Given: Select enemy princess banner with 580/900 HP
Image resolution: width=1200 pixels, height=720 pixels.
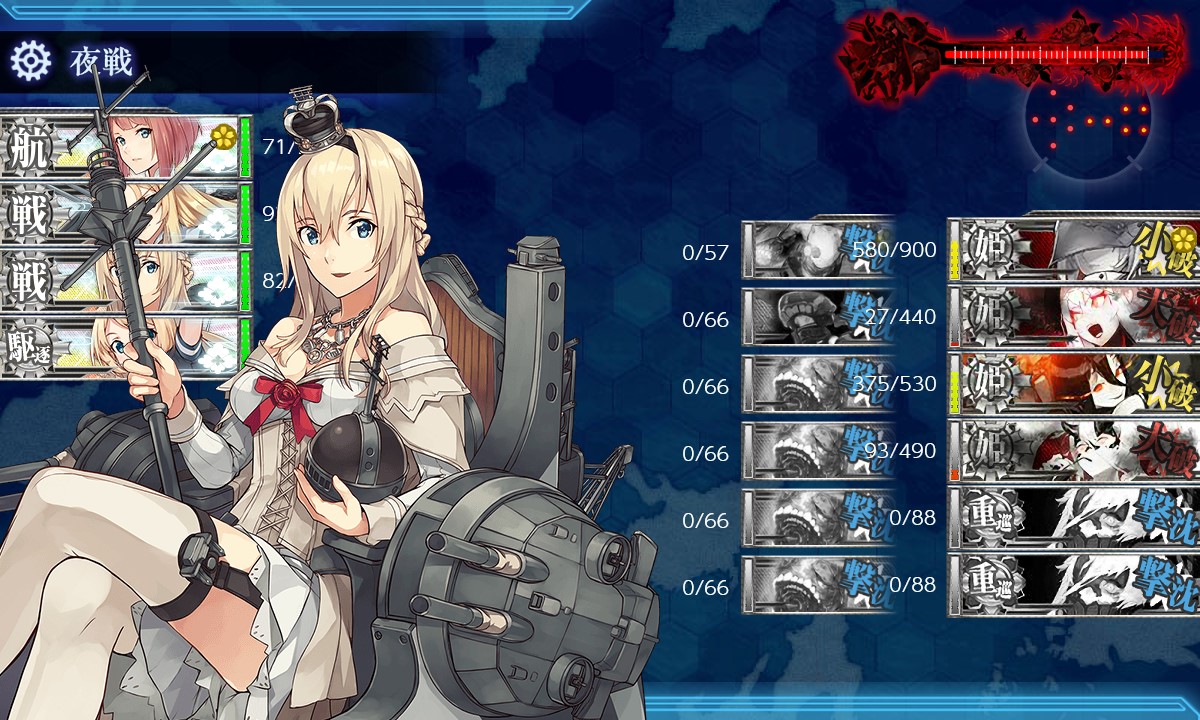Looking at the screenshot, I should click(1073, 249).
